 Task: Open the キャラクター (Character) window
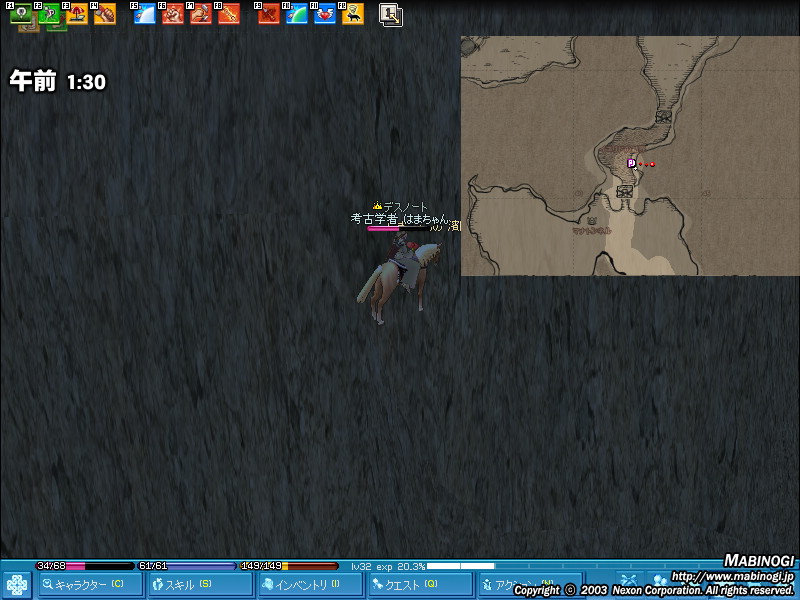click(90, 584)
